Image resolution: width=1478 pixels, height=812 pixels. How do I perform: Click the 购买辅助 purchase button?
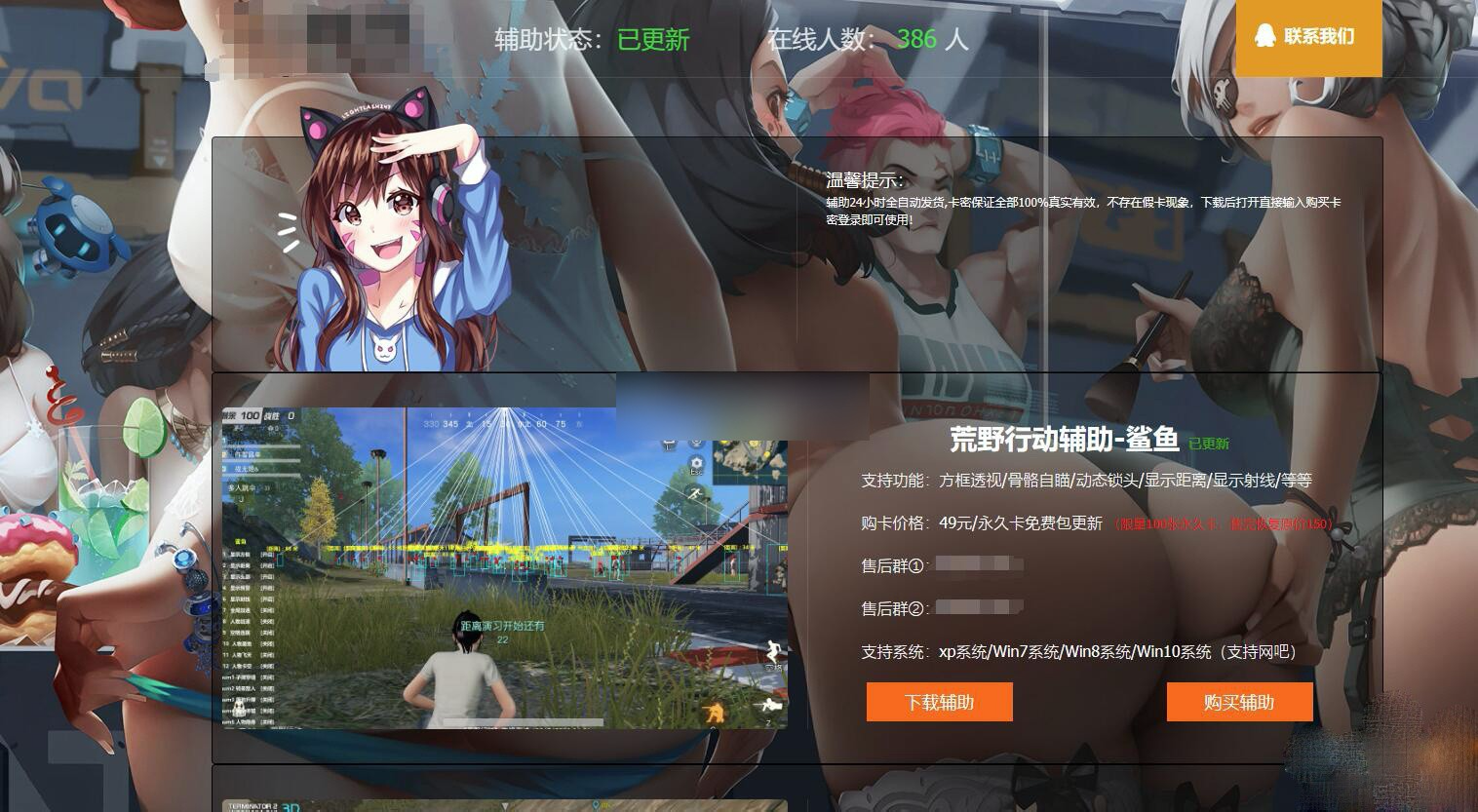1238,702
